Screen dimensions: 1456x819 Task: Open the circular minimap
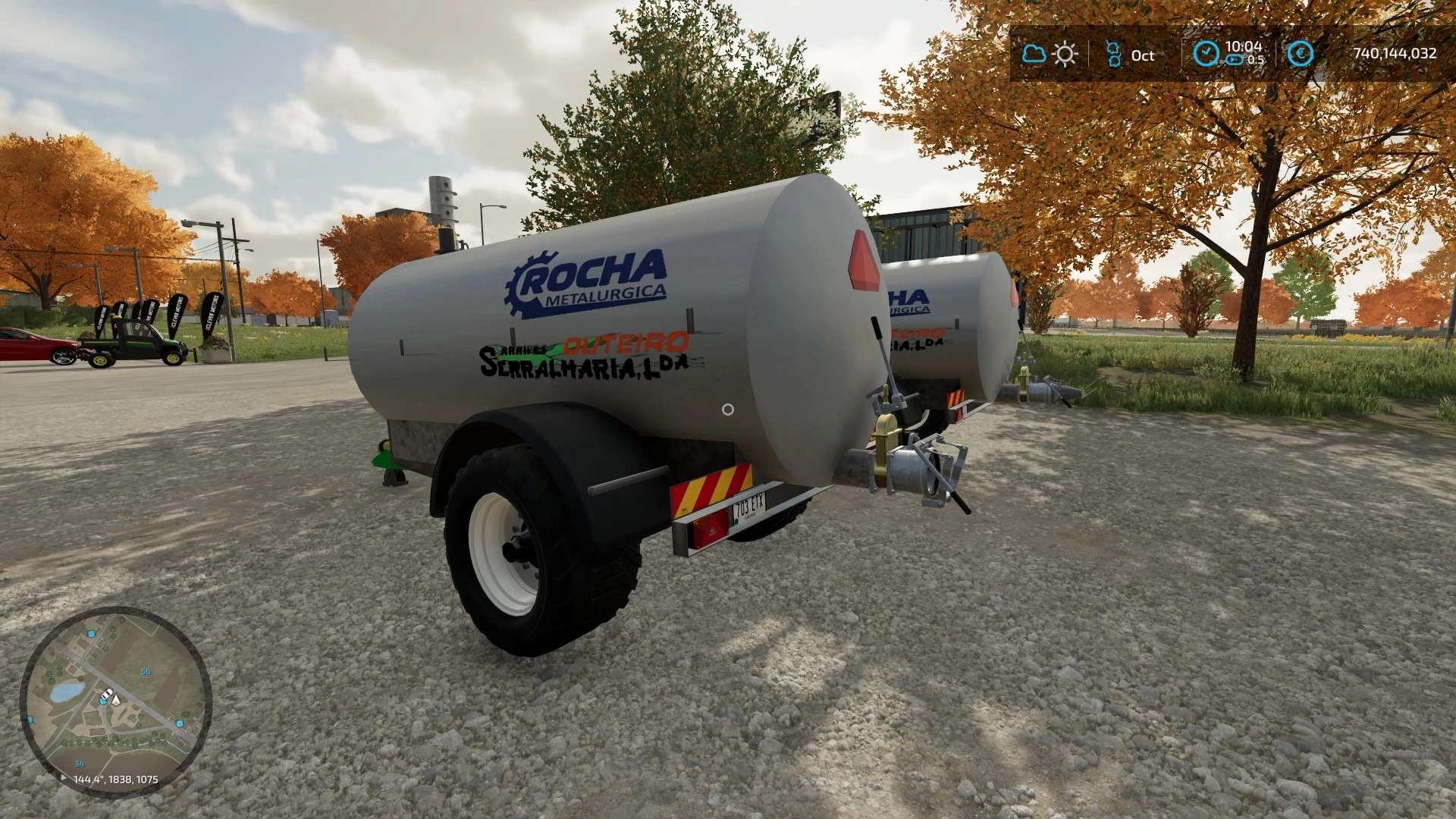(x=115, y=701)
